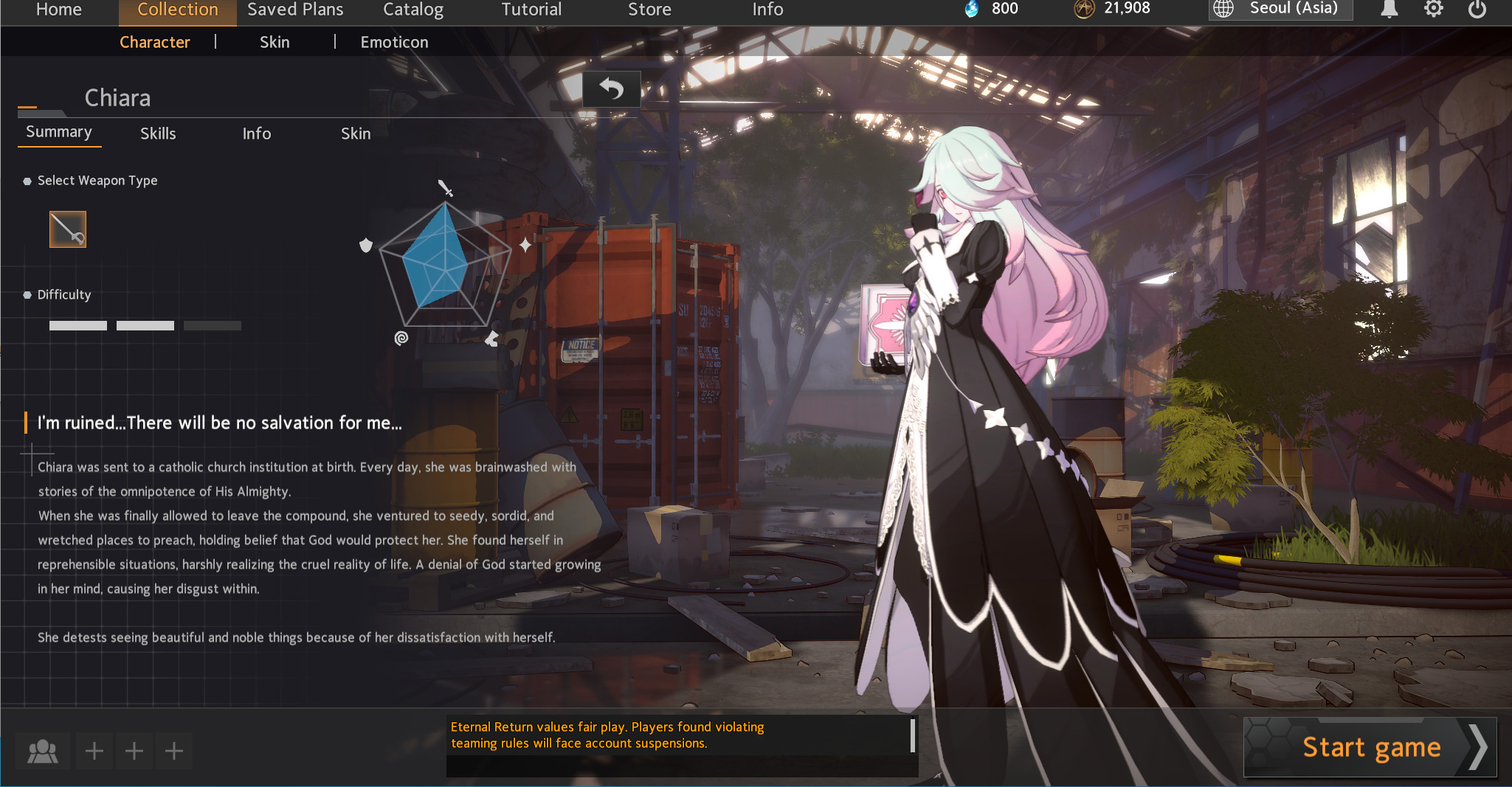Screen dimensions: 1512x787
Task: Click the power/exit icon
Action: [1479, 10]
